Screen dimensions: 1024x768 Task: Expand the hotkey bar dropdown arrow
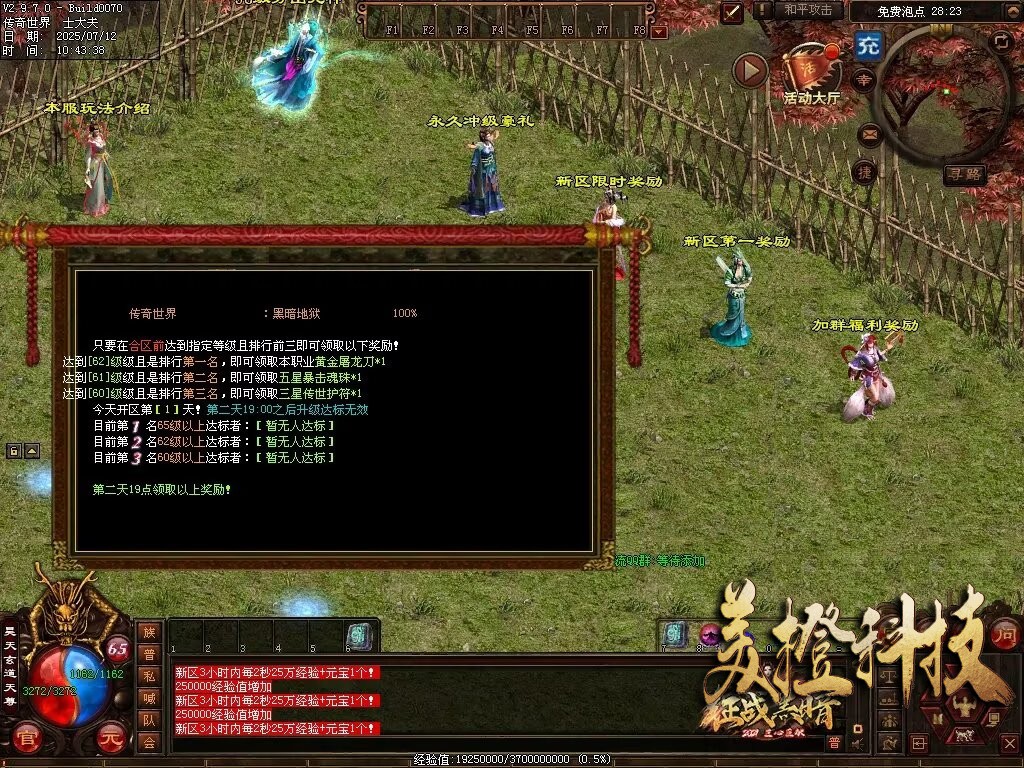[x=658, y=31]
